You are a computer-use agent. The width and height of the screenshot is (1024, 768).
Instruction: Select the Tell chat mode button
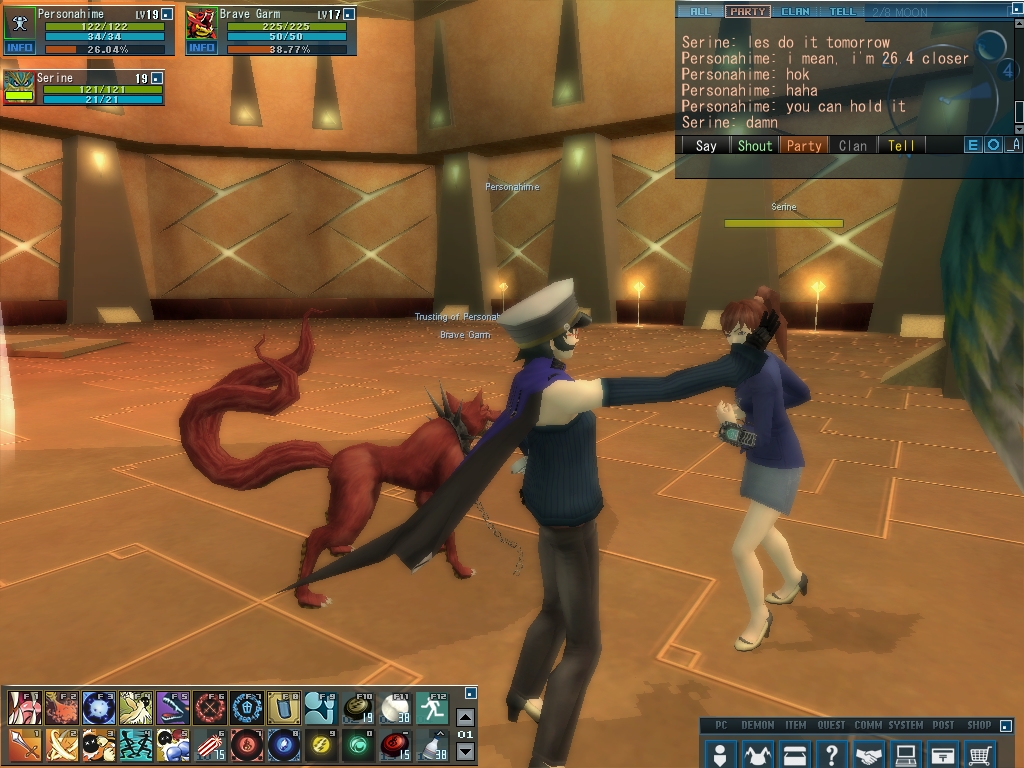pyautogui.click(x=901, y=145)
